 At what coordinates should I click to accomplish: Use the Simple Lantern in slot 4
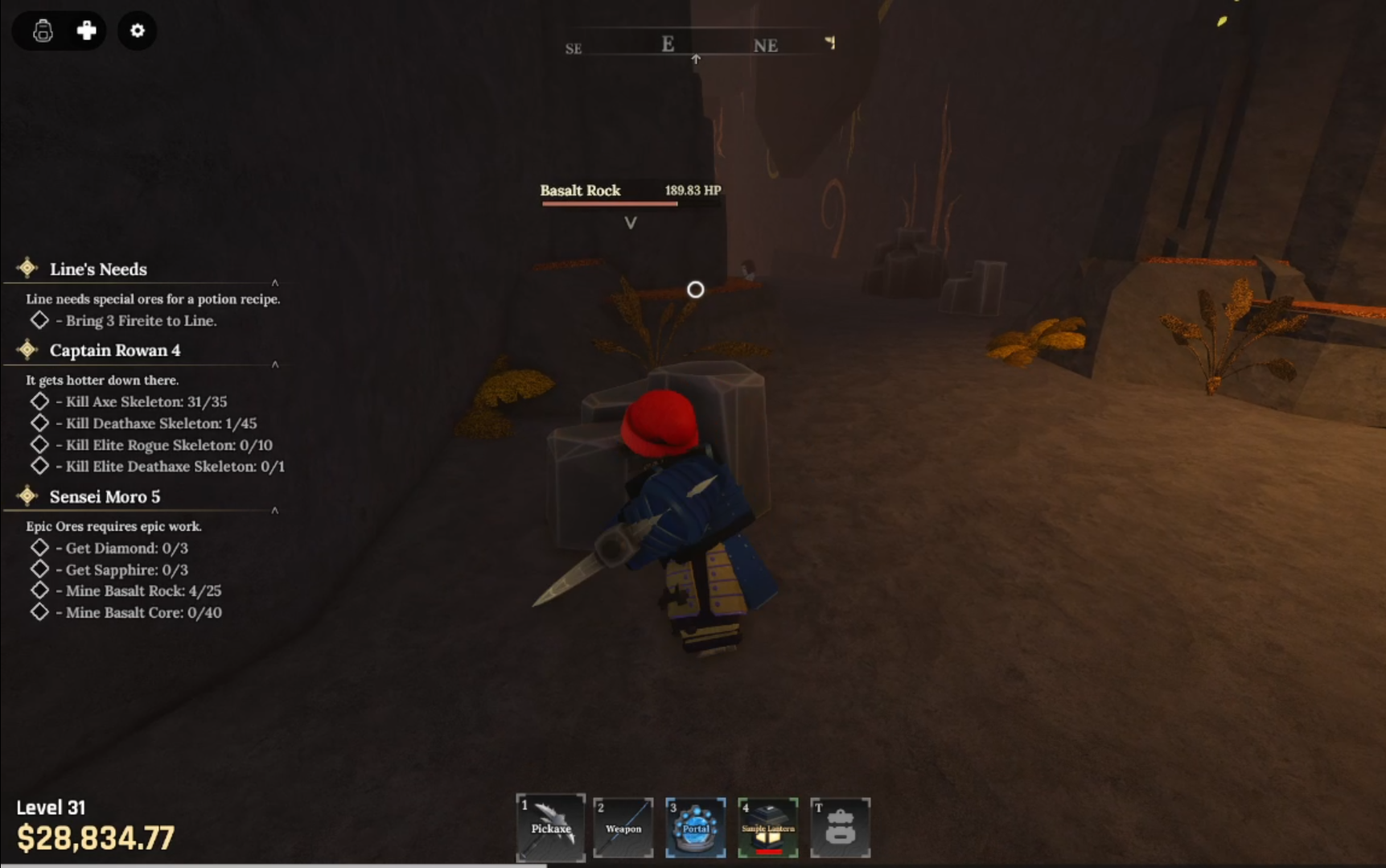point(767,827)
